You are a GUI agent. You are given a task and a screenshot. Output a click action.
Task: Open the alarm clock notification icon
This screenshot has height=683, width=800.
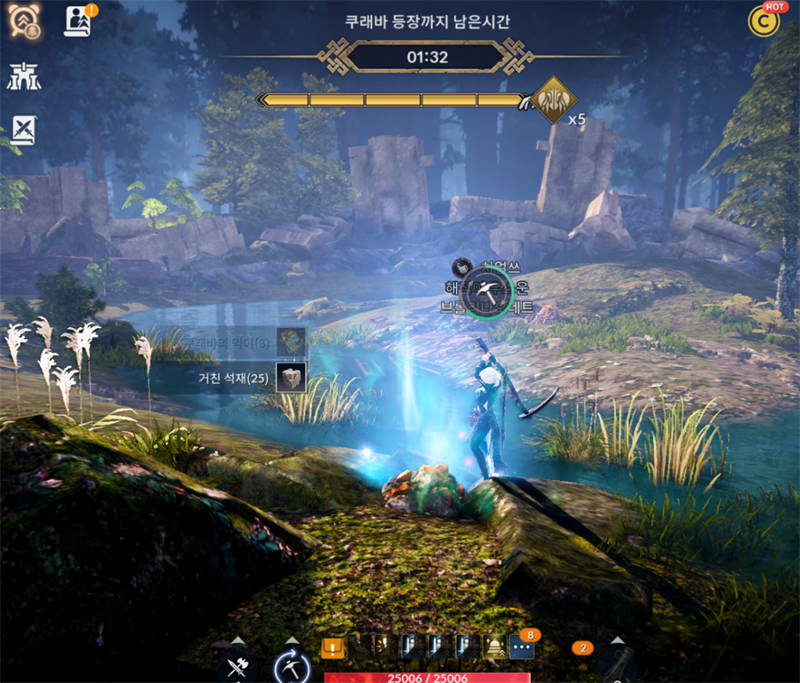24,22
